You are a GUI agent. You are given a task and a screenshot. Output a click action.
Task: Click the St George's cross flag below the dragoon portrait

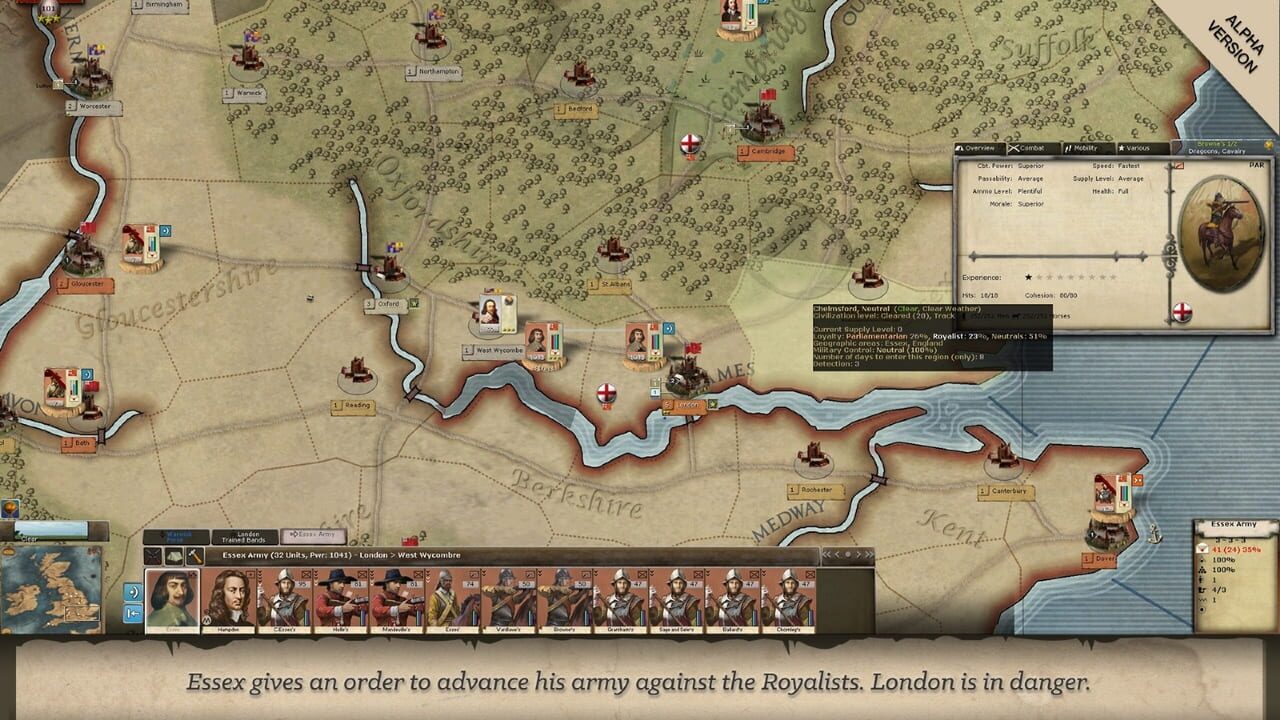(1185, 313)
